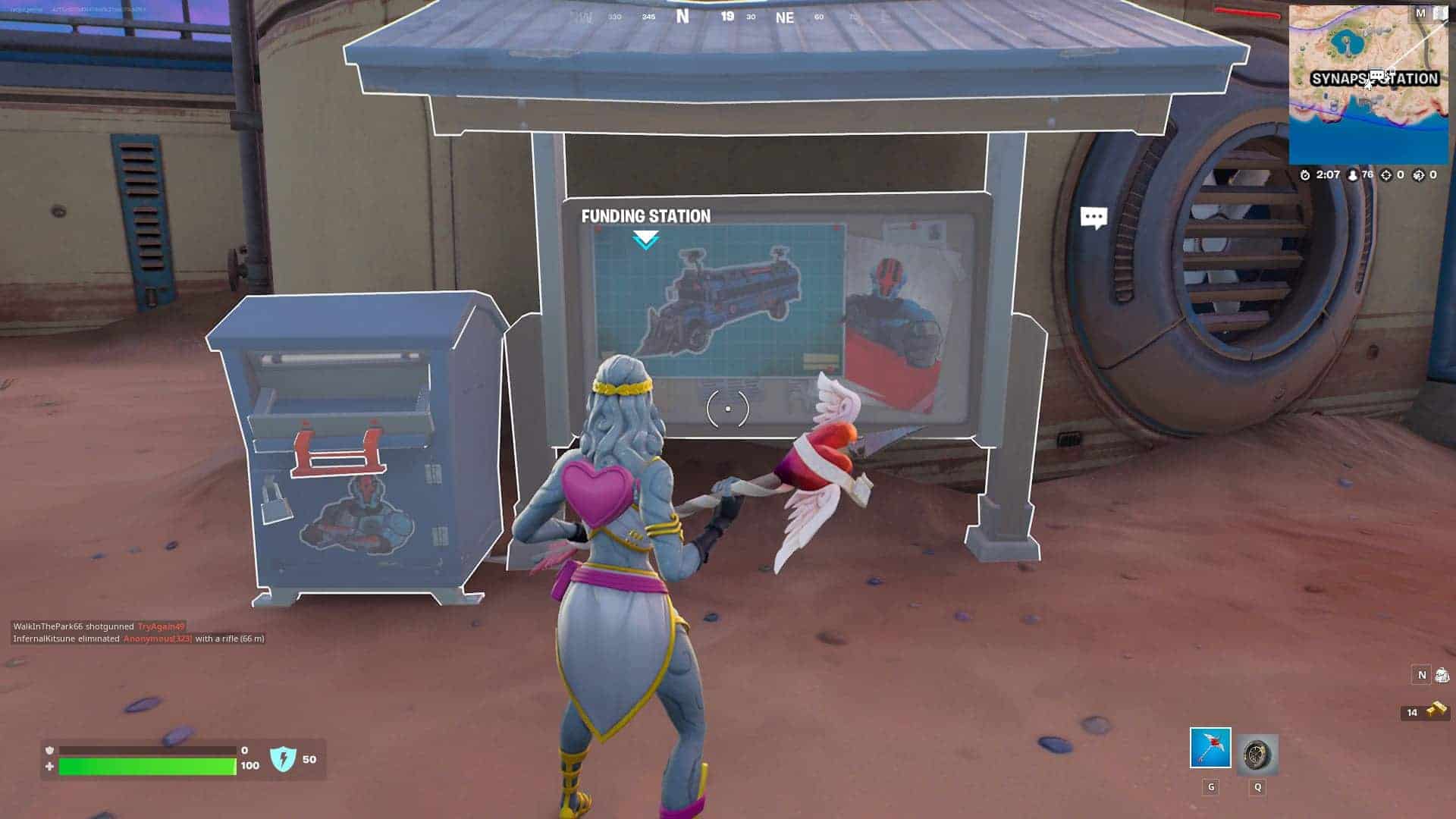This screenshot has height=819, width=1456.
Task: Select the pickaxe harvesting tool slot
Action: click(1210, 748)
